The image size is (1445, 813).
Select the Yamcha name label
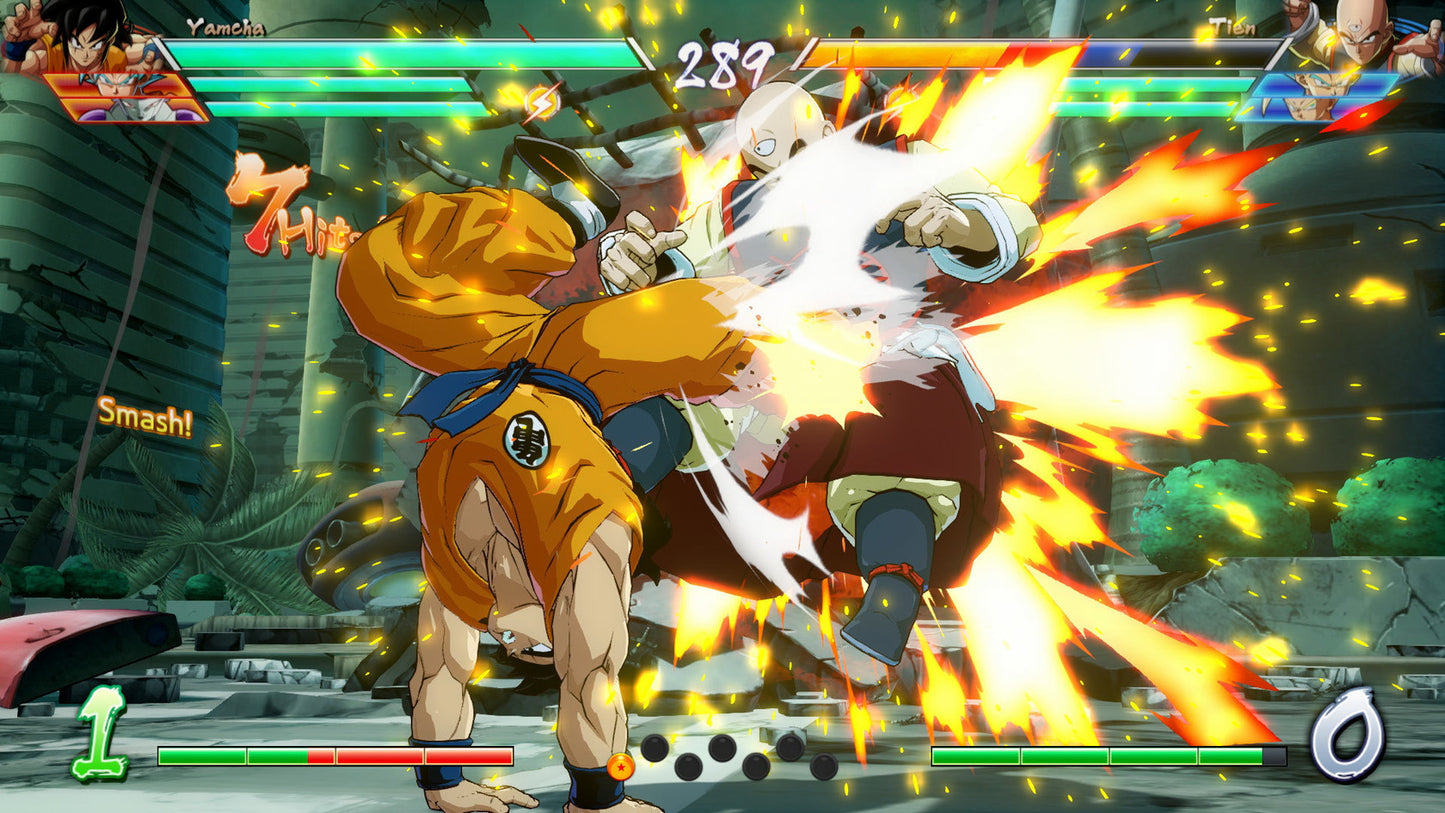(x=224, y=30)
